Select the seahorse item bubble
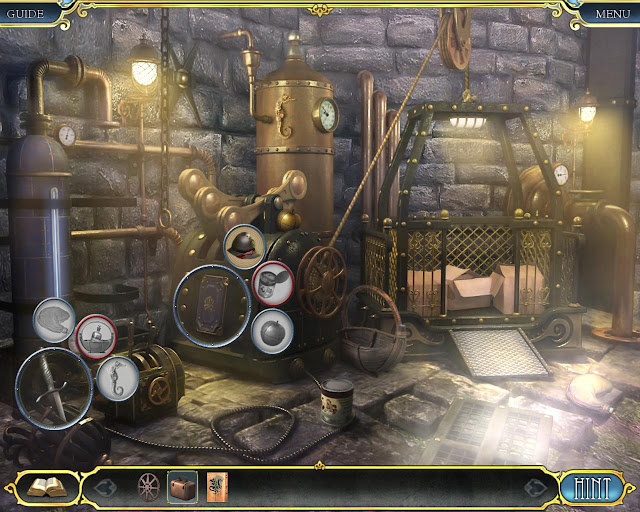640x512 pixels. (117, 379)
